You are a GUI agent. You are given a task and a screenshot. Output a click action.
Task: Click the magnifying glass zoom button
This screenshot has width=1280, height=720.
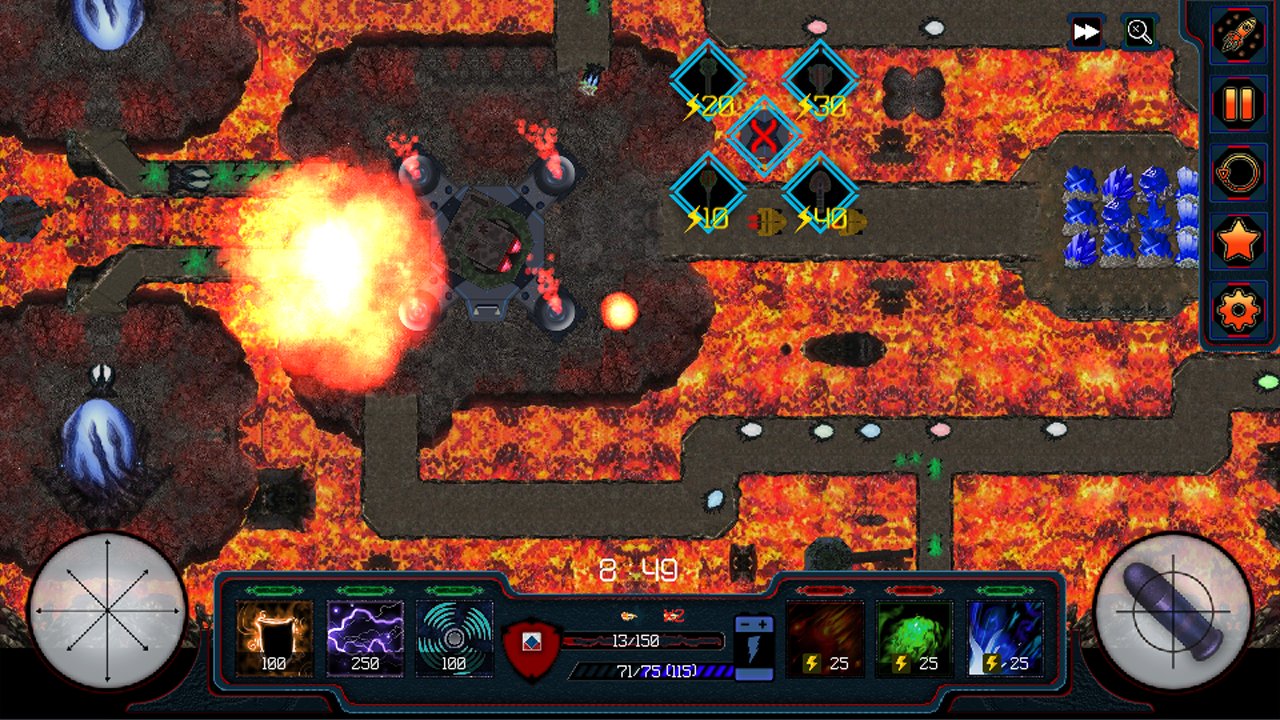point(1139,32)
